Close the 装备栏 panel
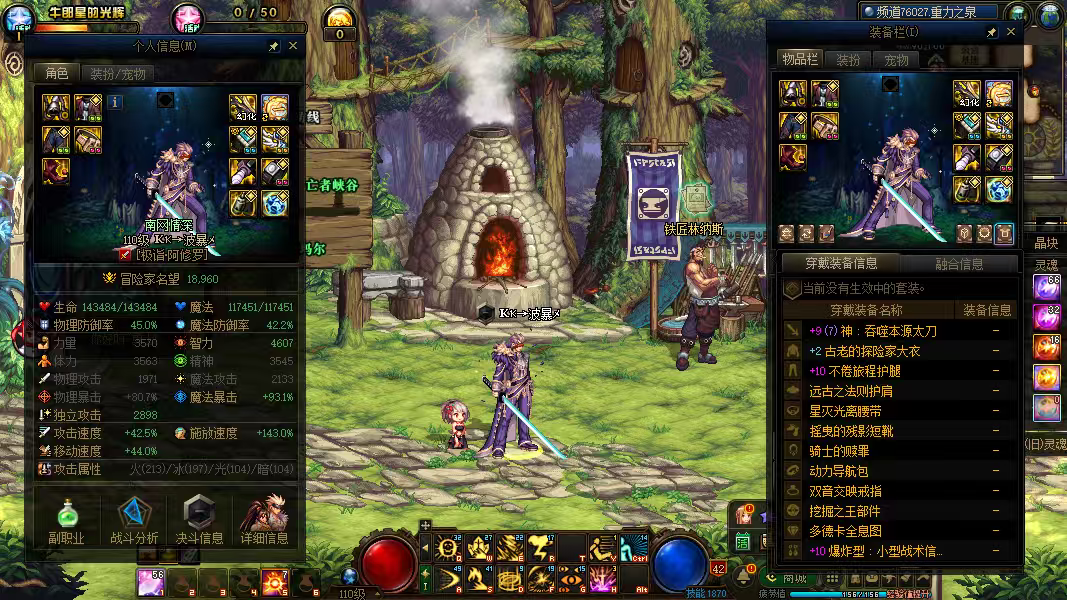This screenshot has width=1067, height=600. [1011, 32]
